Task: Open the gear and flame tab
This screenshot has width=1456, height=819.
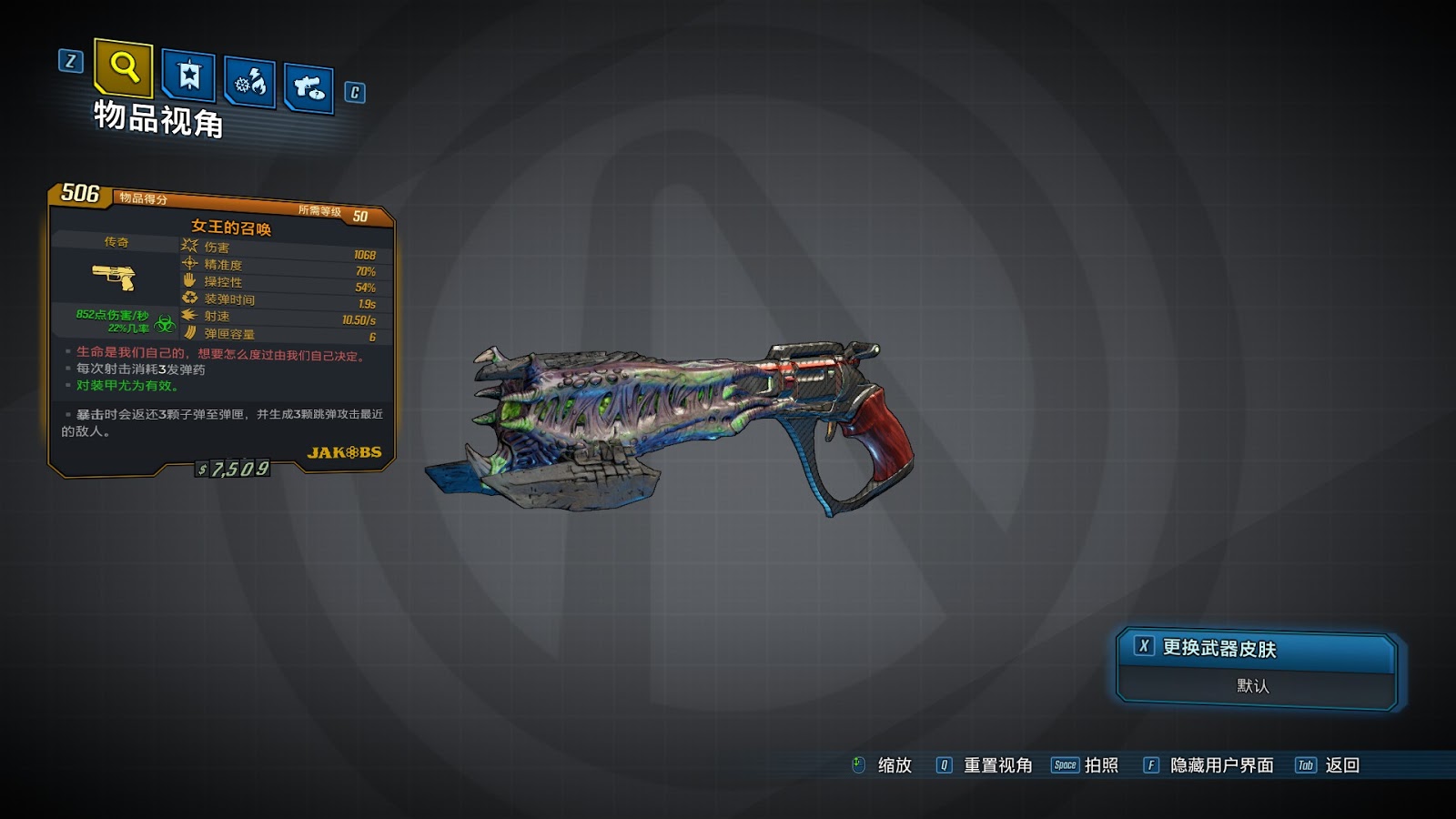Action: (249, 83)
